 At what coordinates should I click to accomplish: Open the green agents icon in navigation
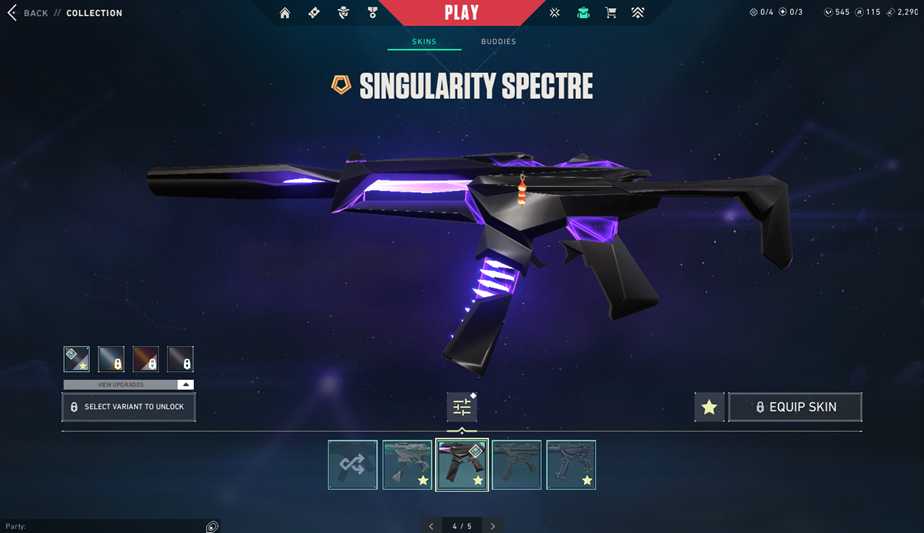[583, 13]
